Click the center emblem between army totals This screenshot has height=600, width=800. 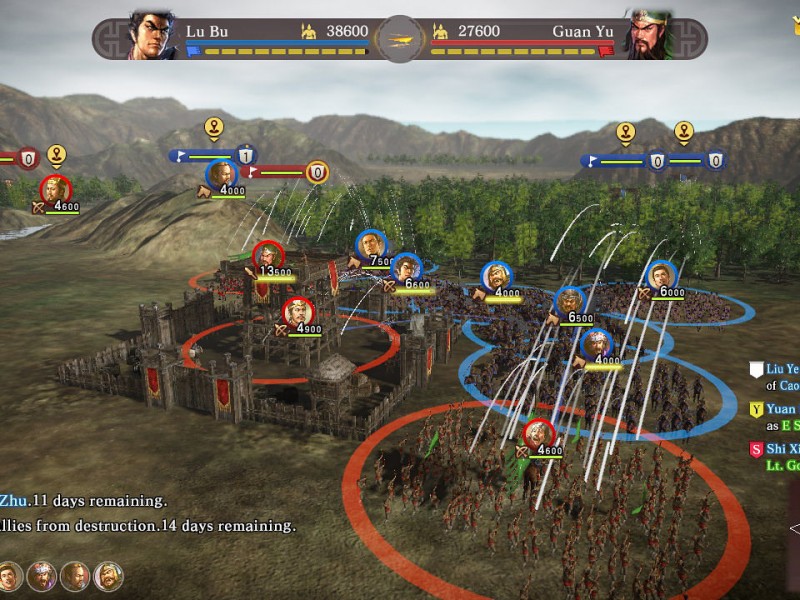(x=400, y=38)
